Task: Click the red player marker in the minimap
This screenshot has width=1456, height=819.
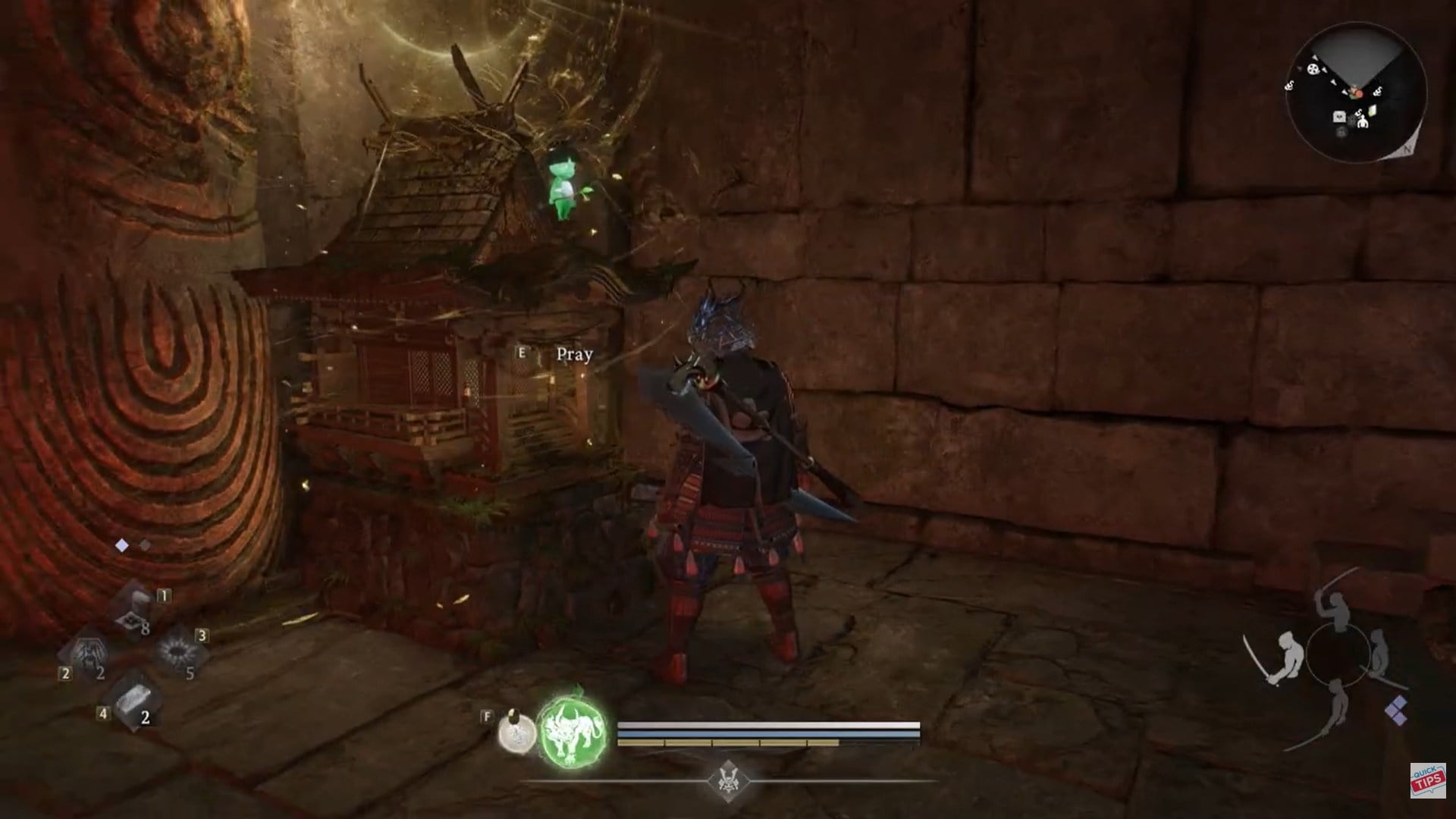Action: [x=1359, y=93]
